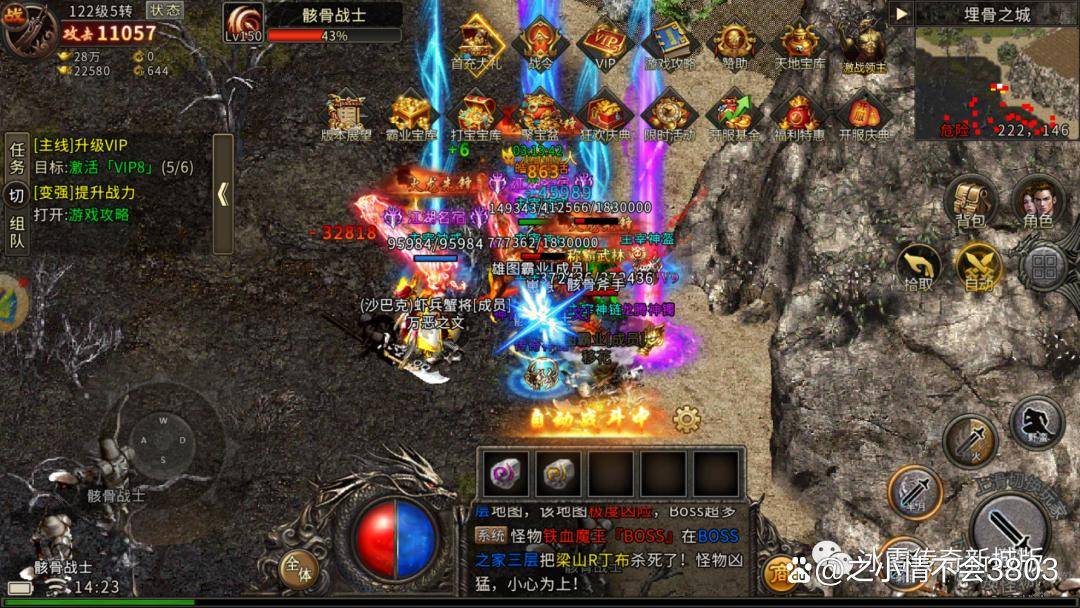Open the 天地宝库 treasury icon

coord(801,44)
